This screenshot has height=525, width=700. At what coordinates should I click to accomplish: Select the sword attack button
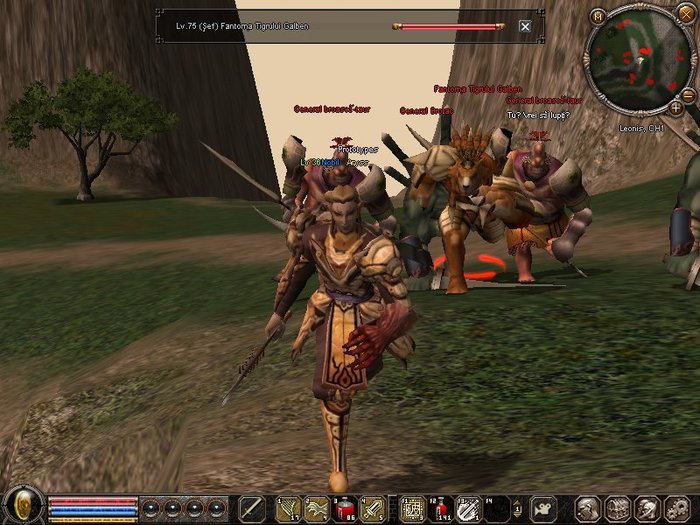(254, 508)
